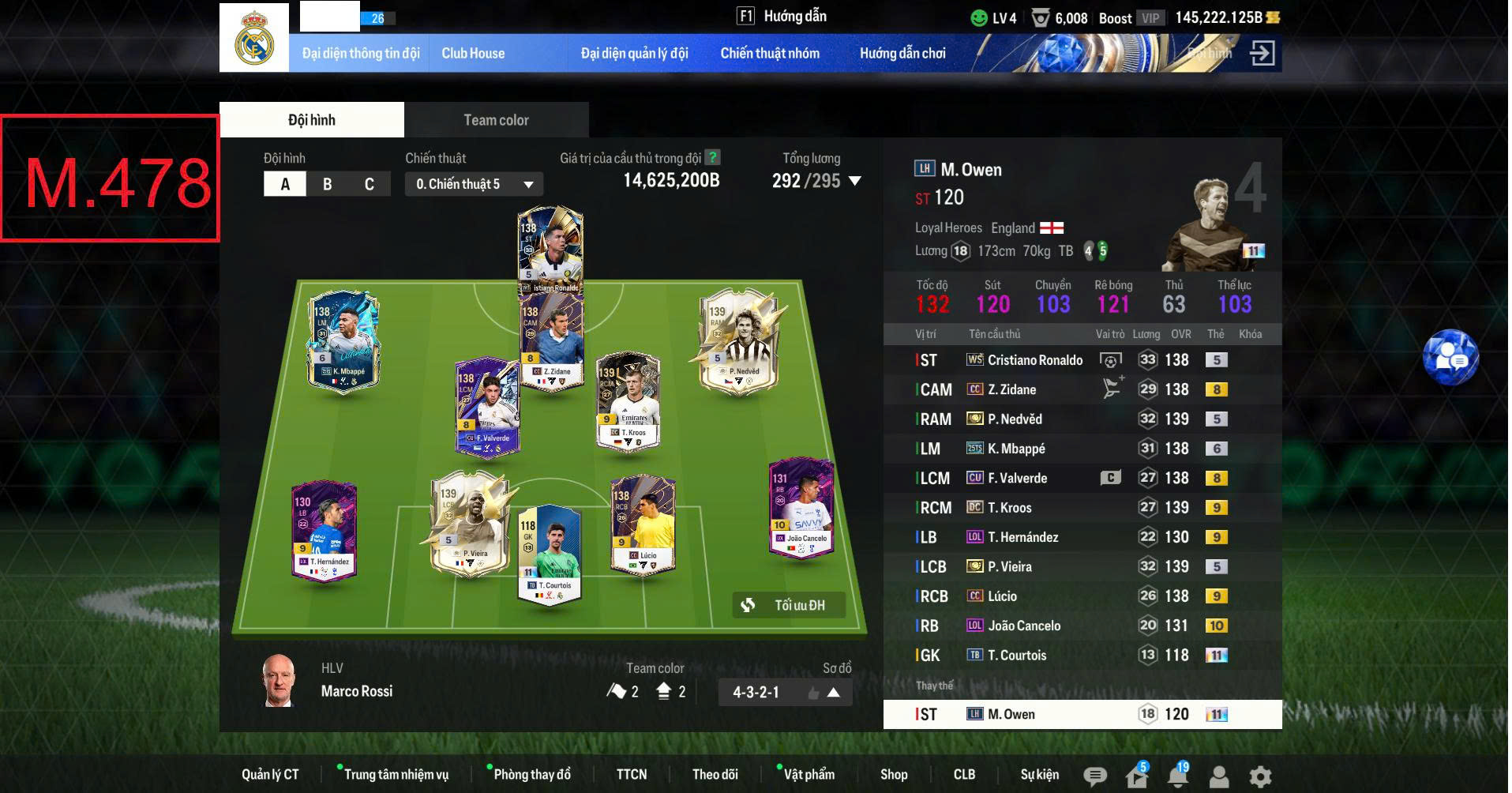Open the chat messages icon on bottom bar

pyautogui.click(x=1094, y=775)
